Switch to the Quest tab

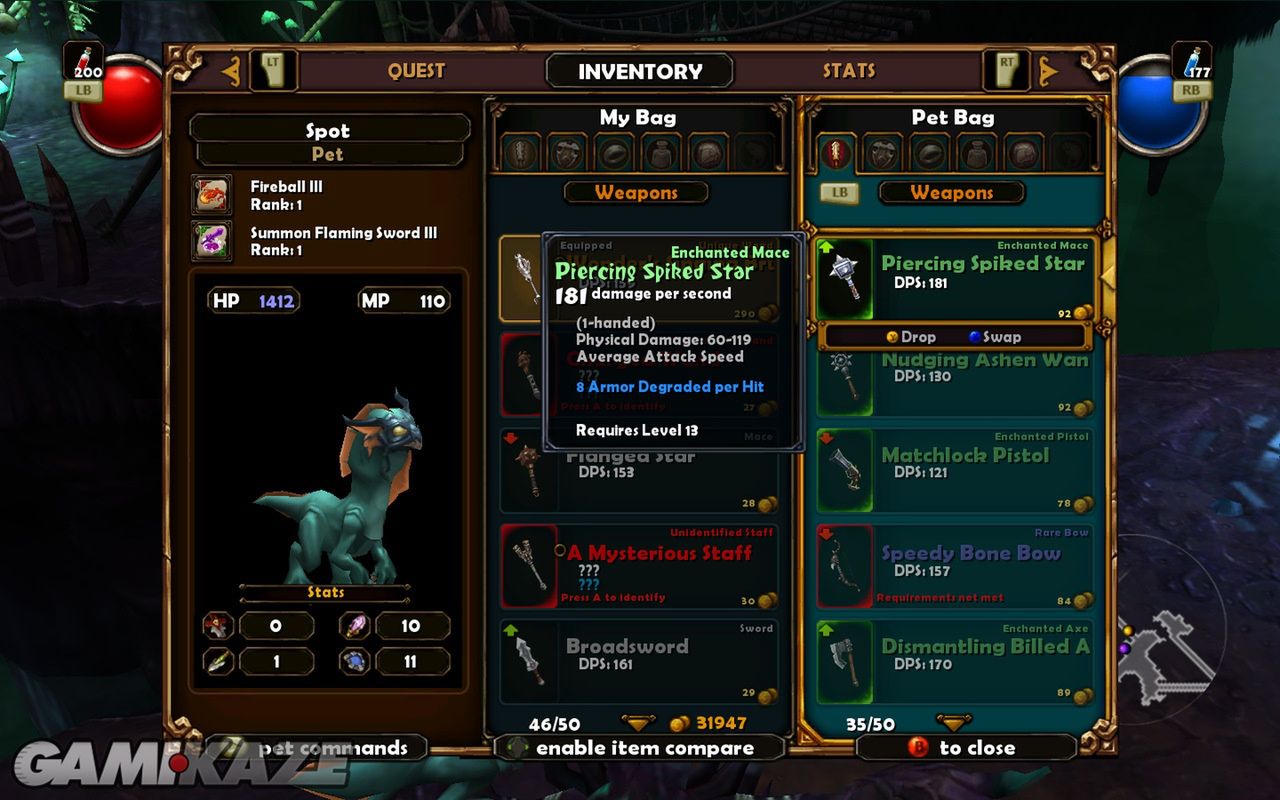click(416, 71)
